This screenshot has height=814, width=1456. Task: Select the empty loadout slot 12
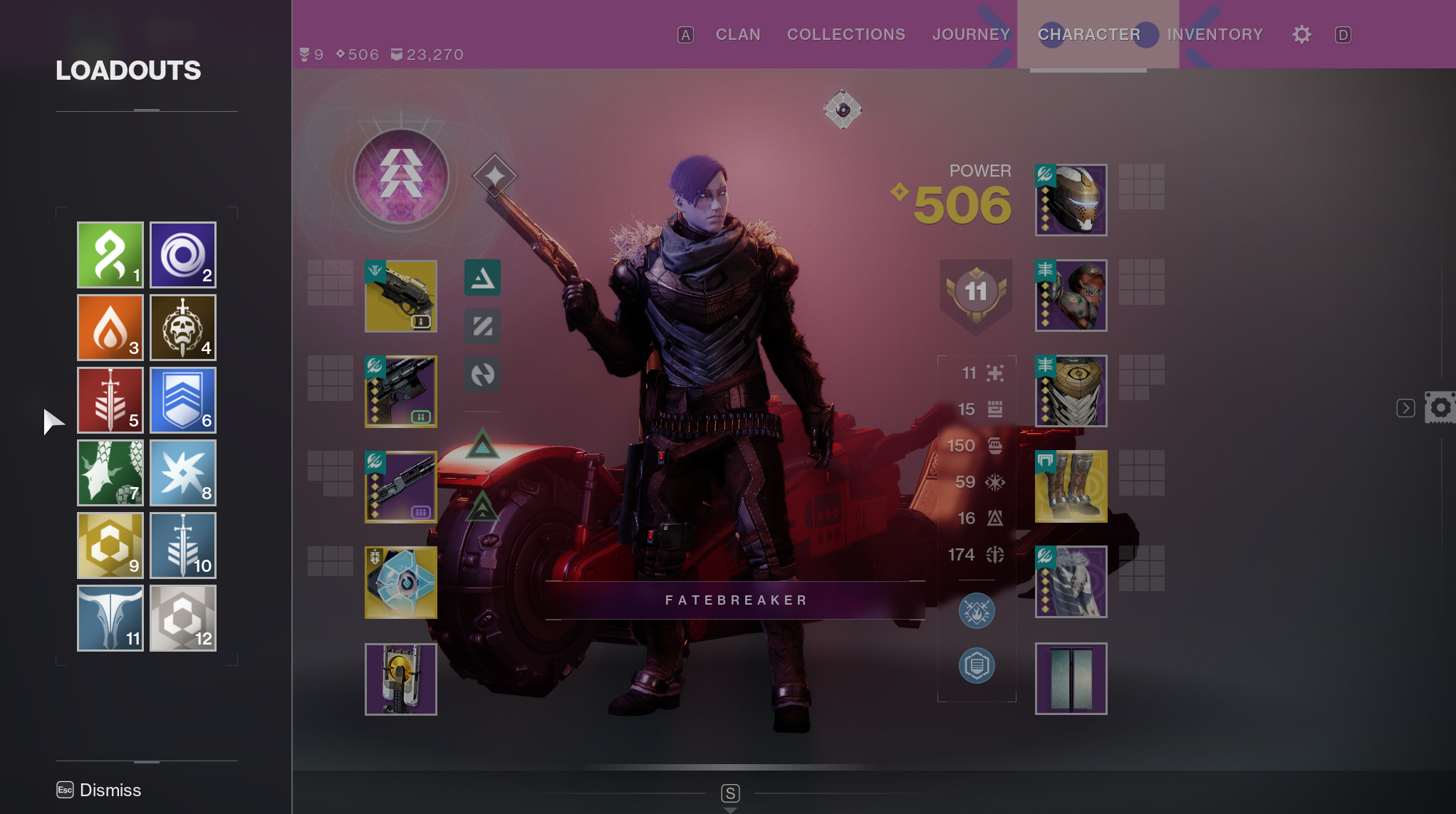183,617
